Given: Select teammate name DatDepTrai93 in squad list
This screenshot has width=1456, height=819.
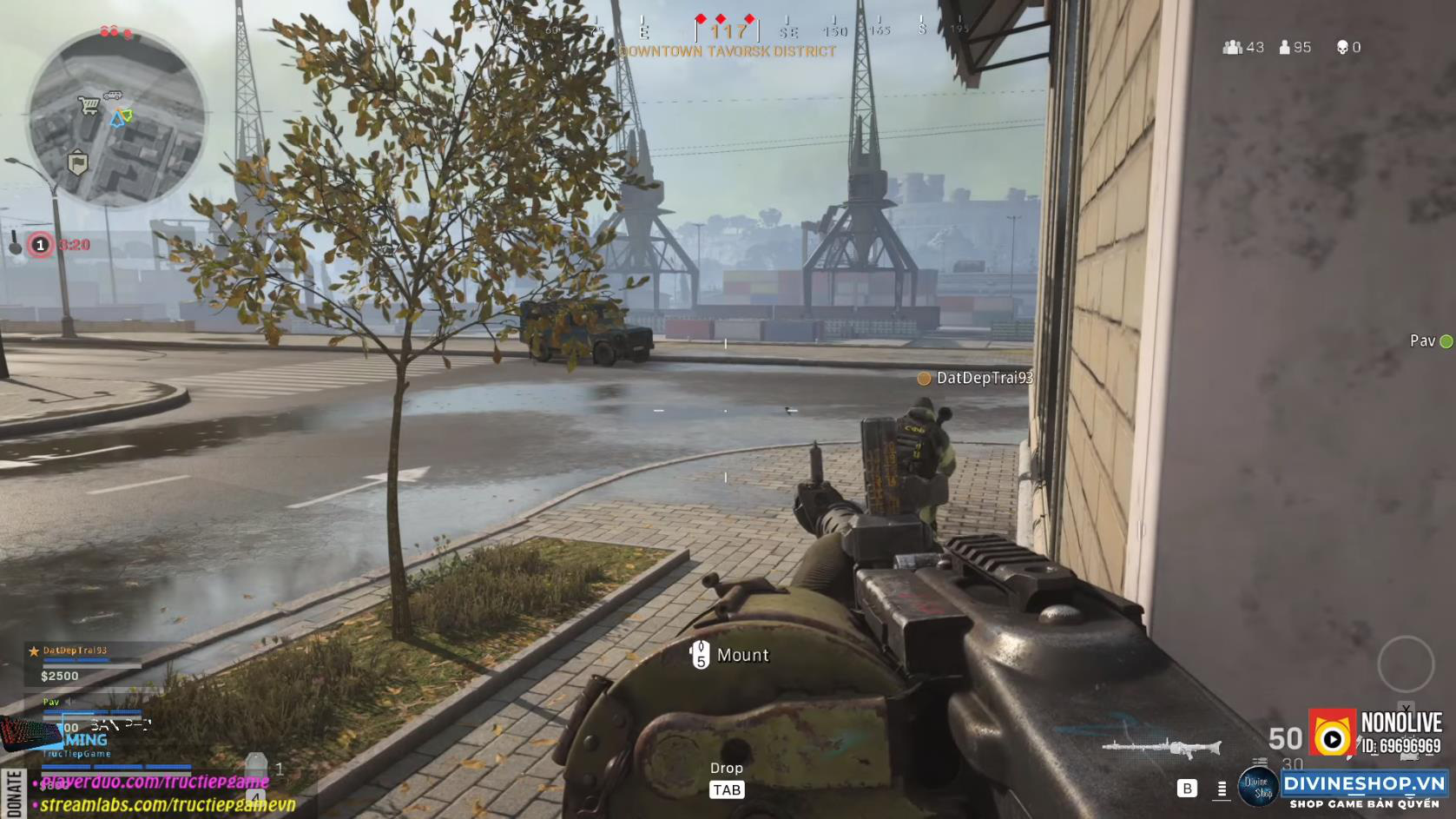Looking at the screenshot, I should [x=74, y=651].
